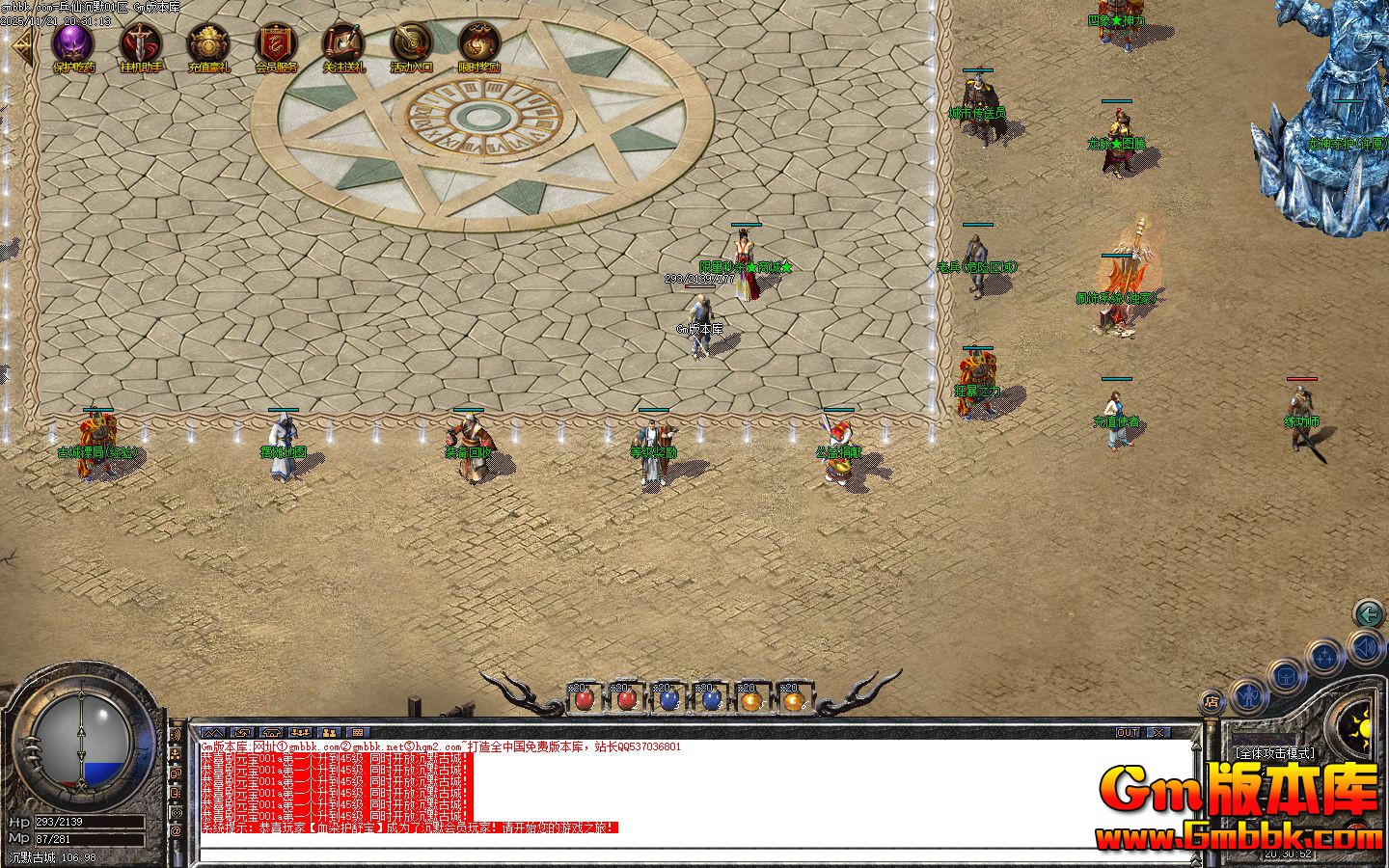The height and width of the screenshot is (868, 1389).
Task: Switch the 全体攻击模式 attack mode
Action: click(1273, 754)
